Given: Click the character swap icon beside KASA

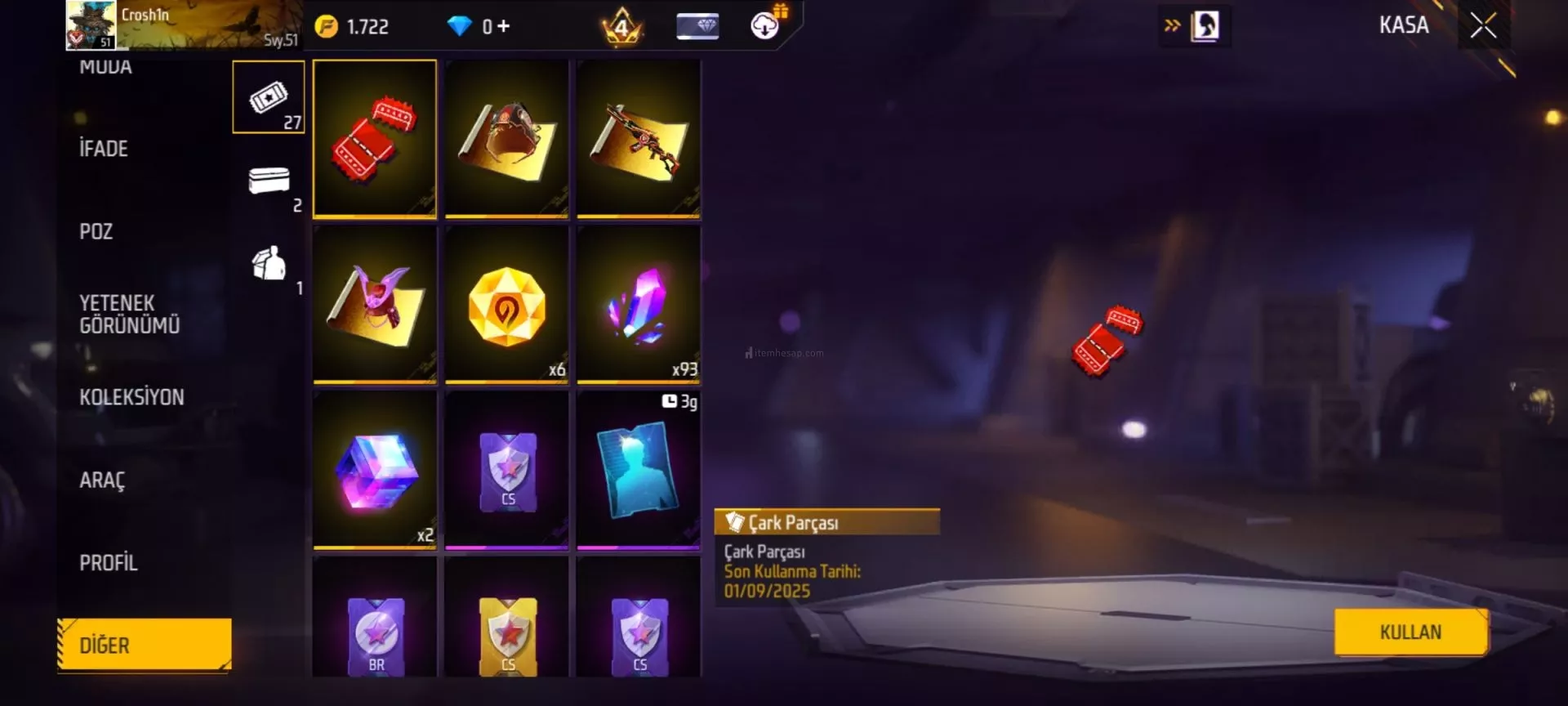Looking at the screenshot, I should pyautogui.click(x=1205, y=26).
